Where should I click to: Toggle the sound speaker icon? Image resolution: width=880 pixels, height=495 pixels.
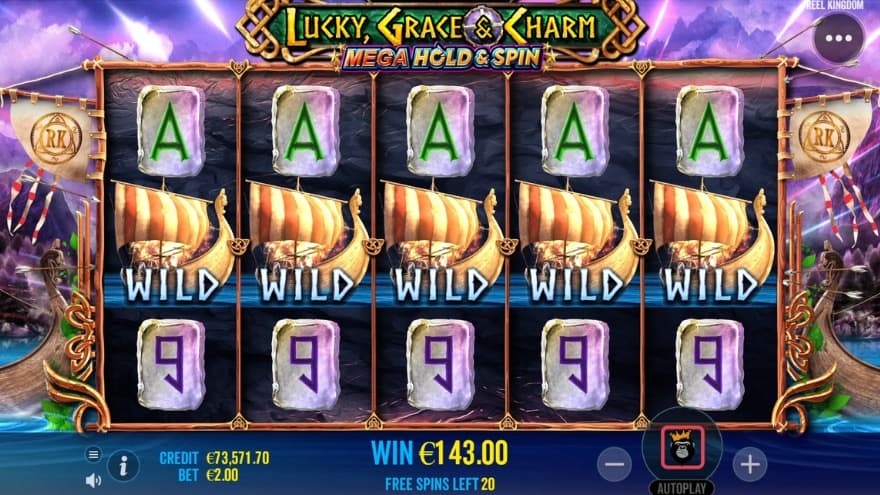[93, 477]
